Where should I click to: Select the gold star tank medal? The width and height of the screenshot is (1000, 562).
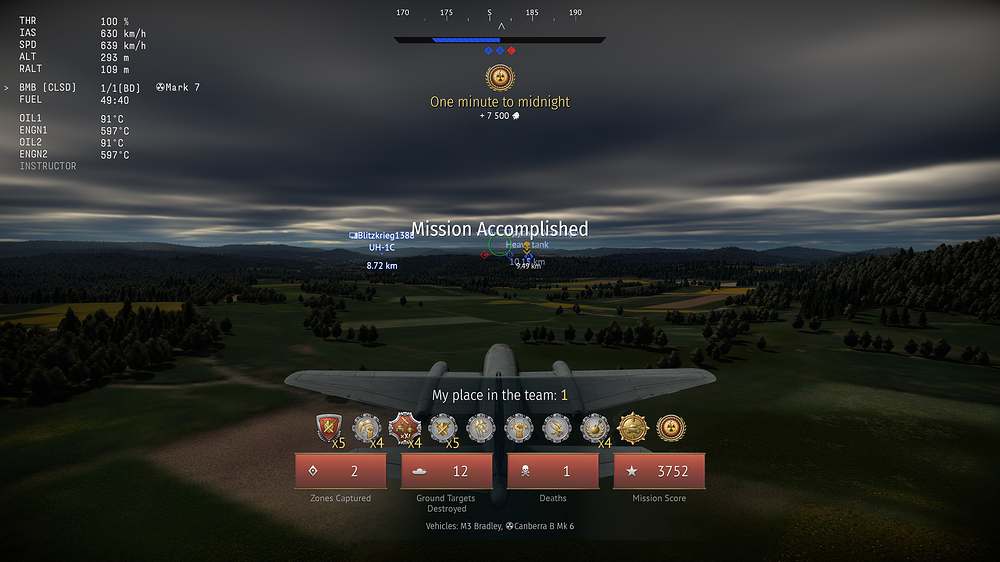(633, 428)
